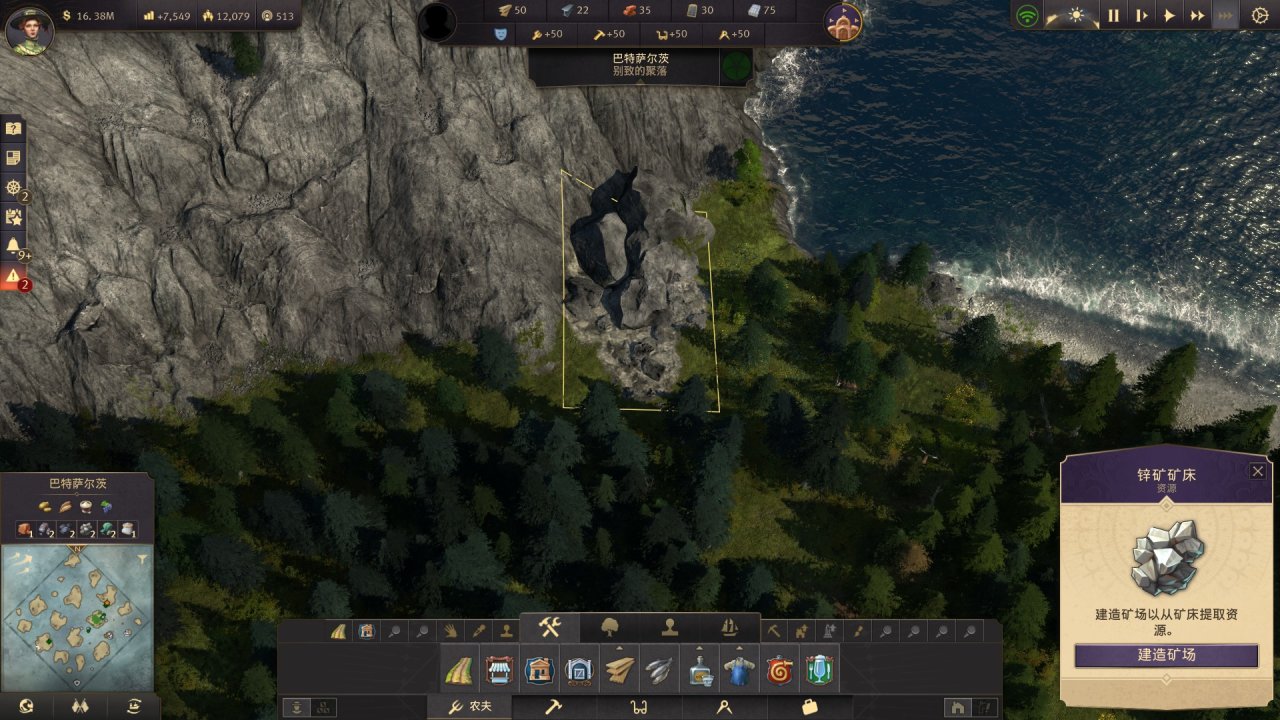This screenshot has width=1280, height=720.
Task: Set game speed to fast forward
Action: [1197, 16]
